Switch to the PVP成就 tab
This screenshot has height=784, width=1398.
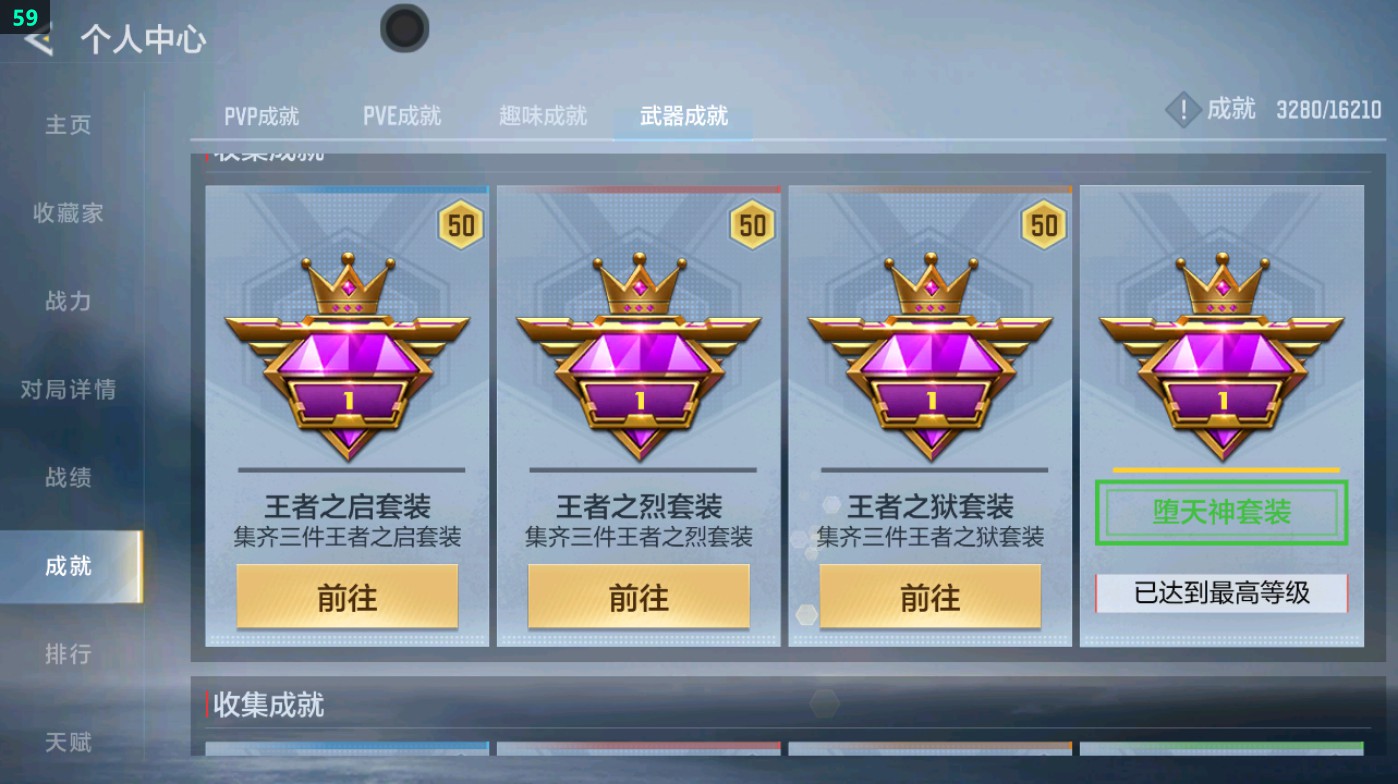(264, 115)
